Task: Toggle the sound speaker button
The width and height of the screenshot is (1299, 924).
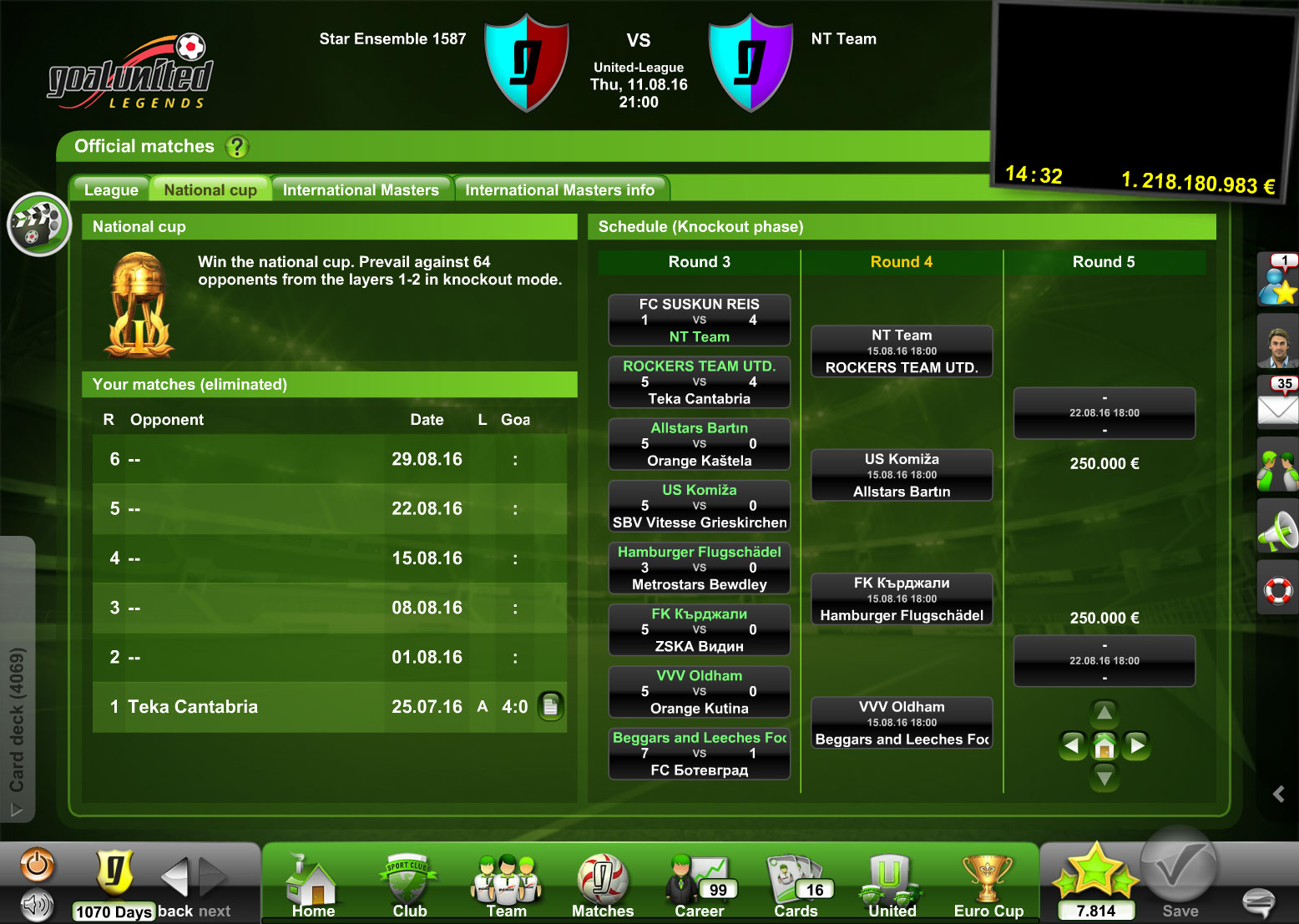Action: pos(37,904)
